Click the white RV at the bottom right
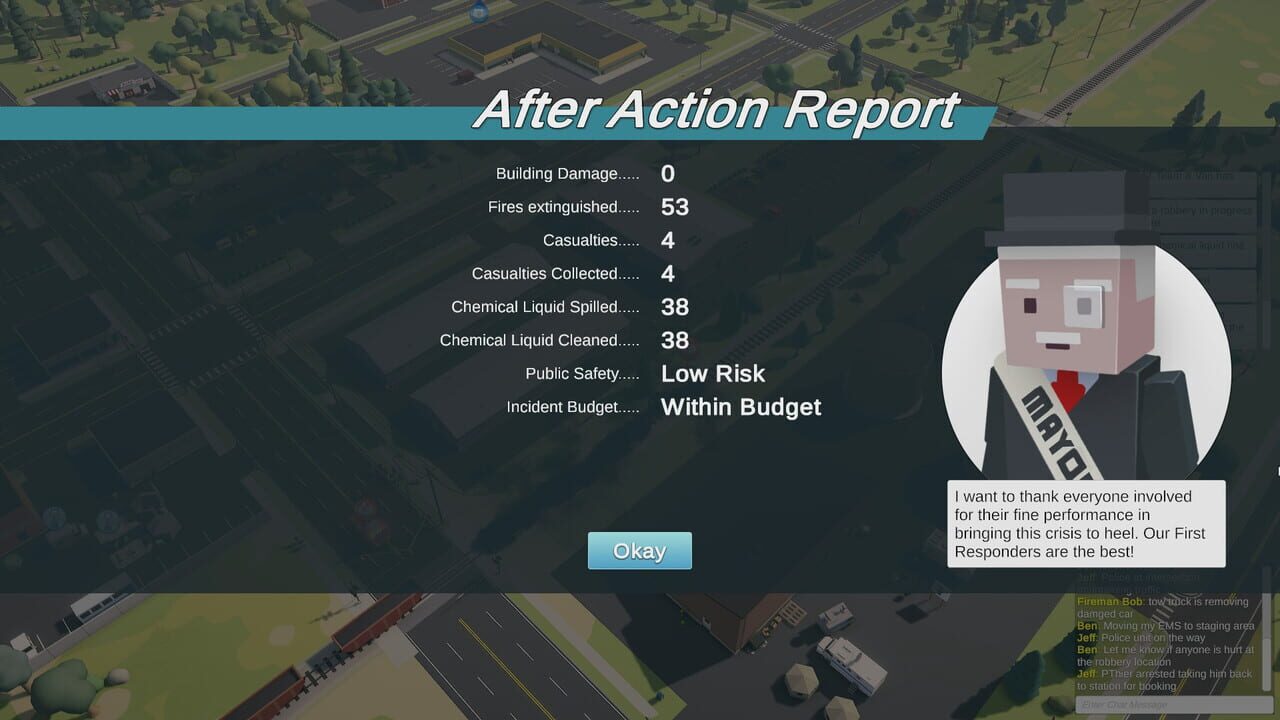 pyautogui.click(x=852, y=665)
